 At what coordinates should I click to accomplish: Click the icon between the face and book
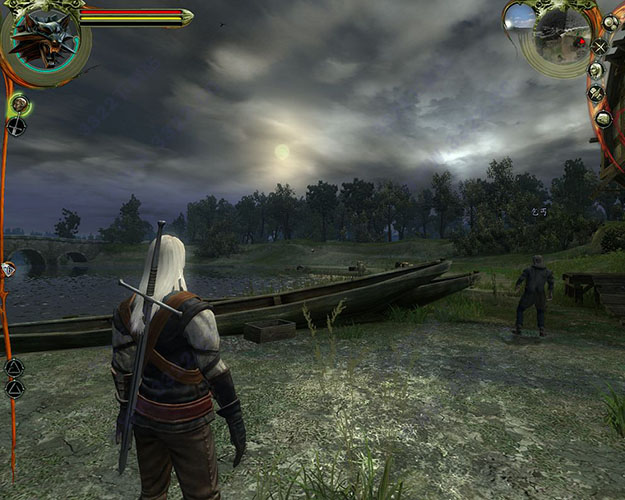pyautogui.click(x=596, y=94)
